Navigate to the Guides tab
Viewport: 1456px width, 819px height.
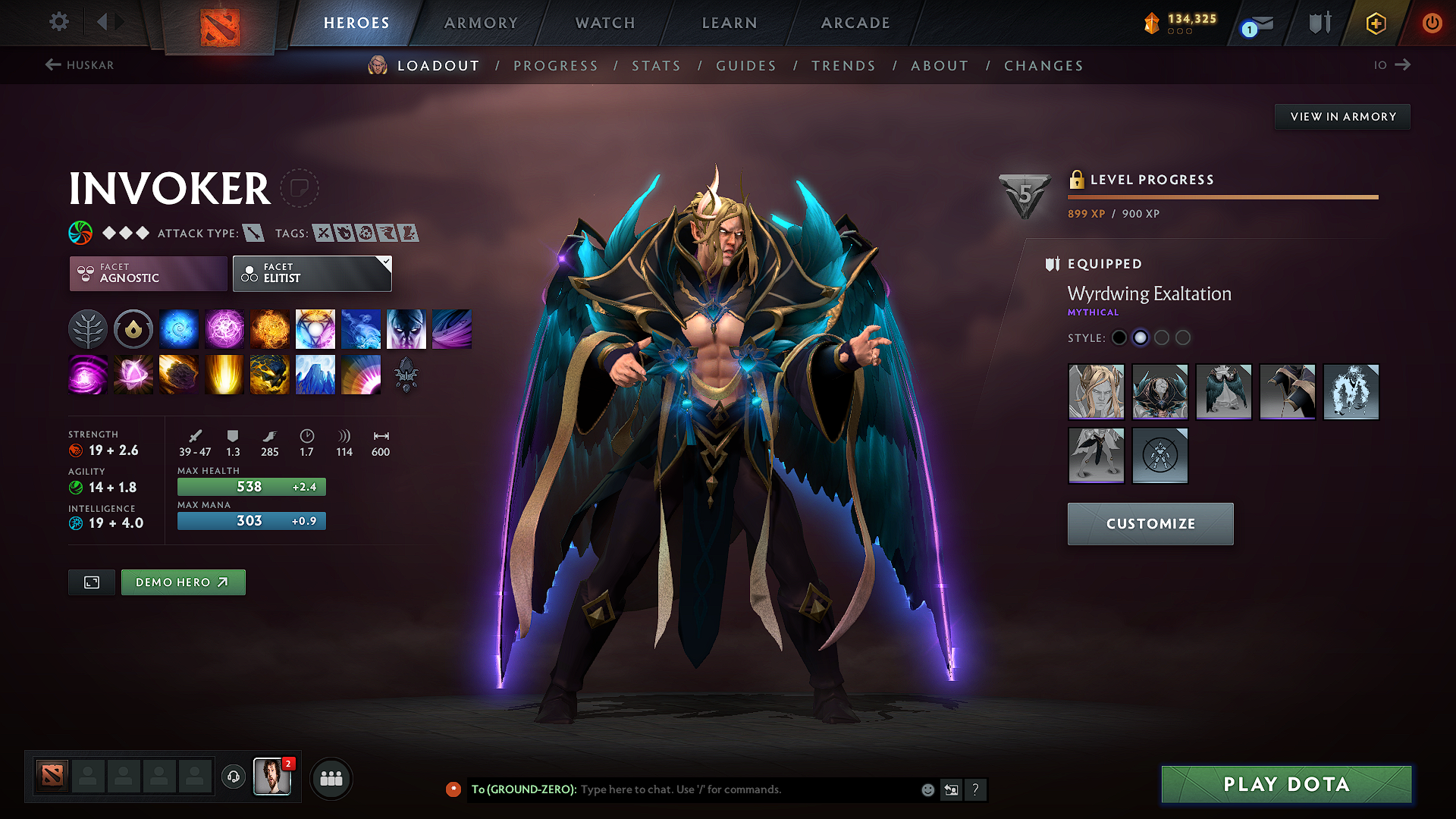point(746,65)
